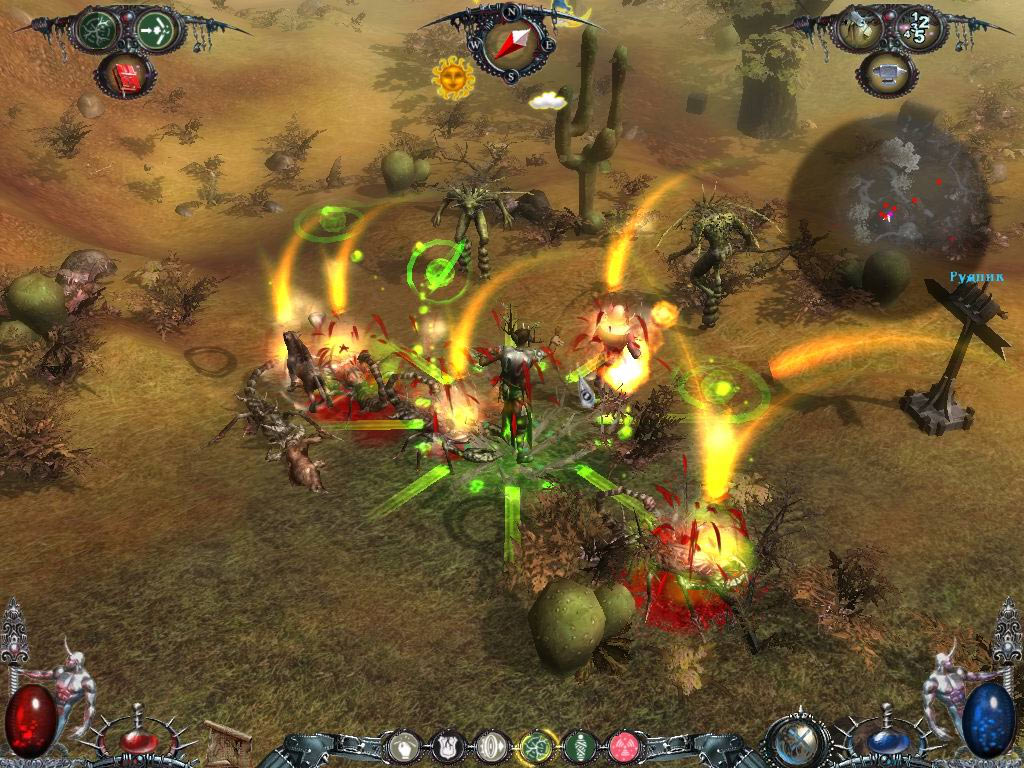
Task: Open the red book journal
Action: (126, 76)
